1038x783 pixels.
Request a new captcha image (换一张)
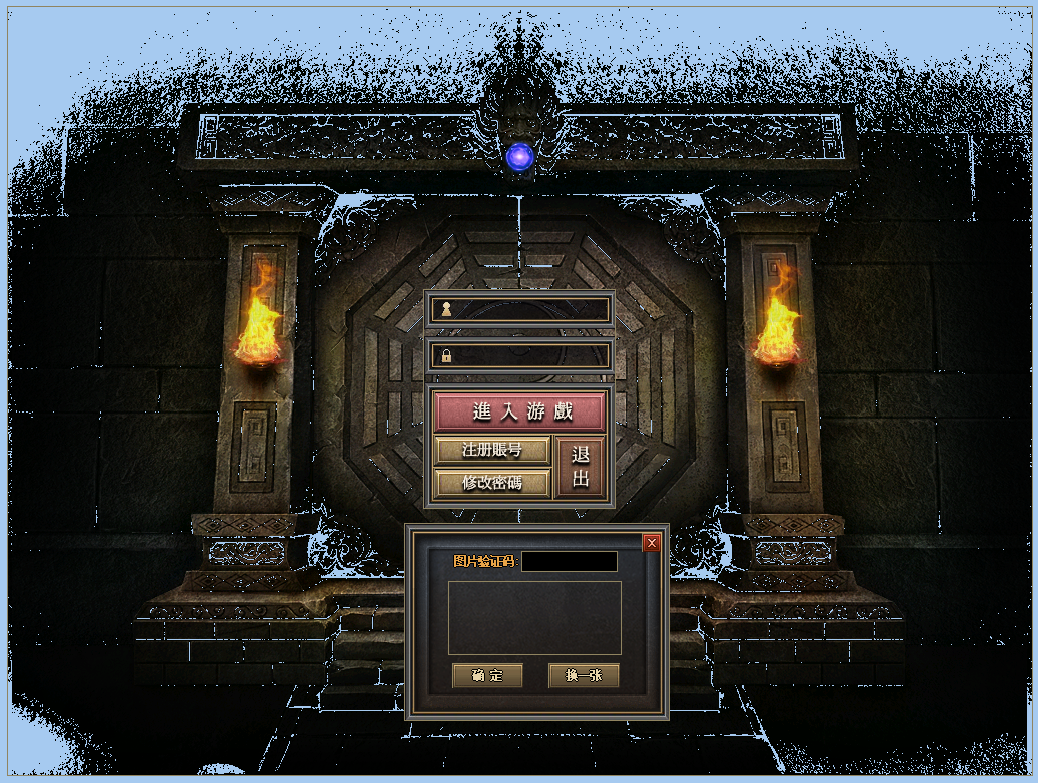pyautogui.click(x=583, y=676)
